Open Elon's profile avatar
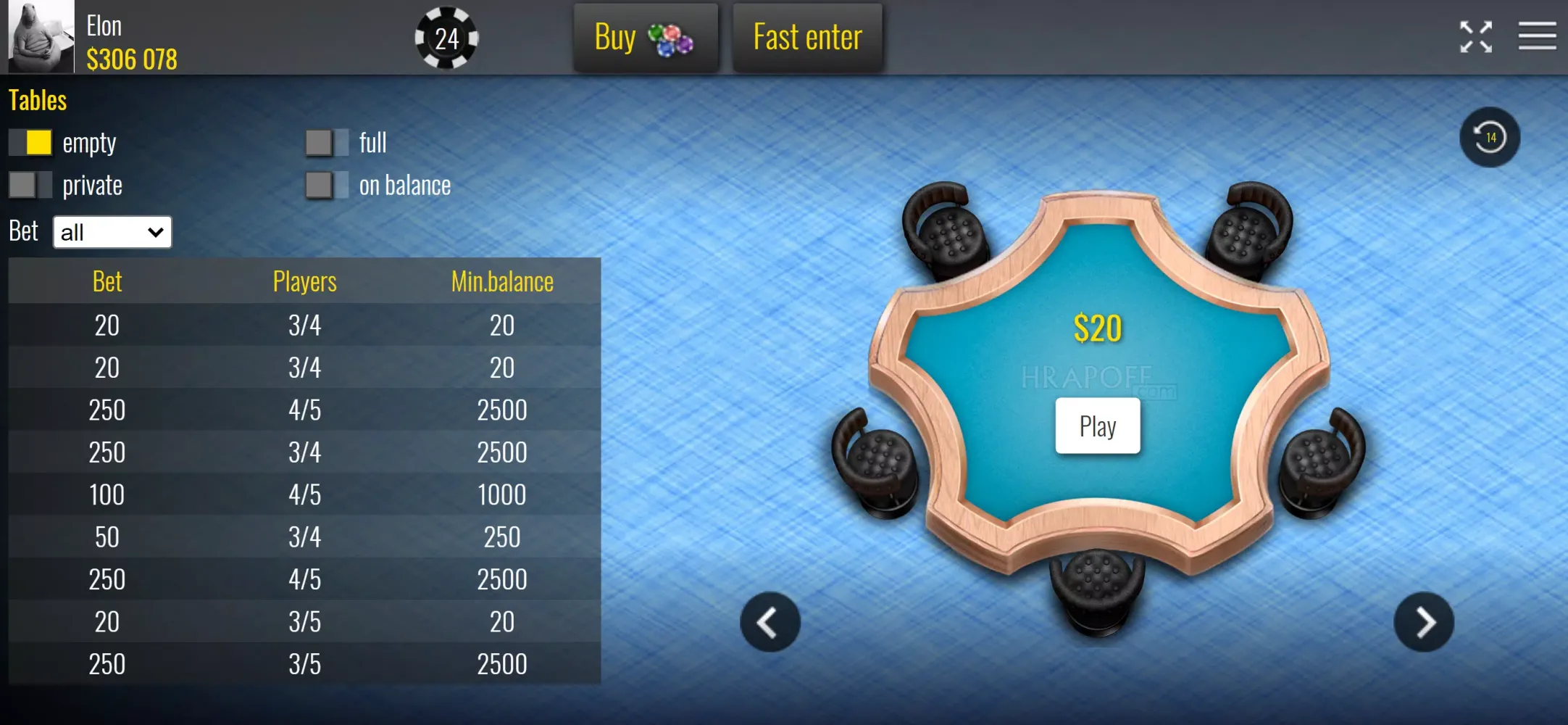Screen dimensions: 1568x725 click(x=41, y=36)
